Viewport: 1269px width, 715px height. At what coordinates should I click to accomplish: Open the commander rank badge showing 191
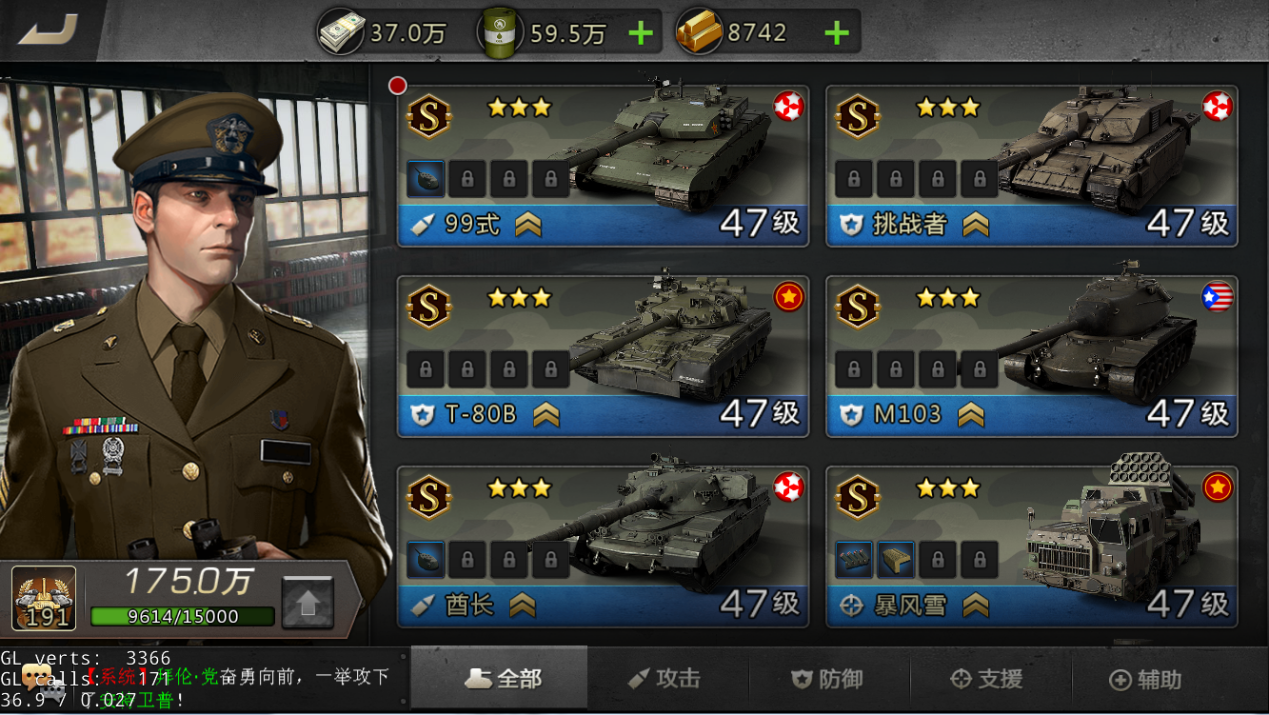[44, 598]
